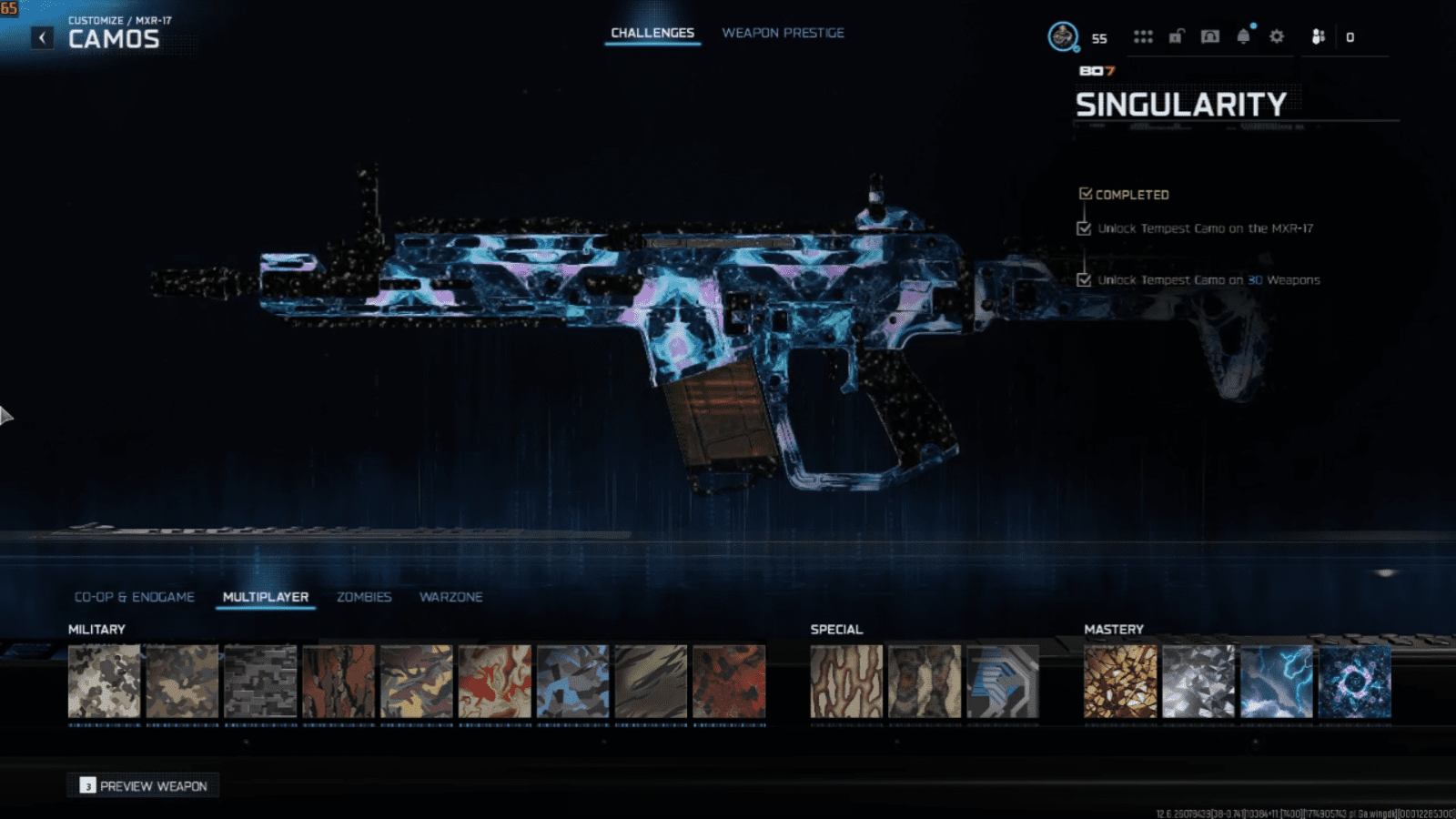Click the back arrow next to CAMOS
This screenshot has height=819, width=1456.
point(40,35)
